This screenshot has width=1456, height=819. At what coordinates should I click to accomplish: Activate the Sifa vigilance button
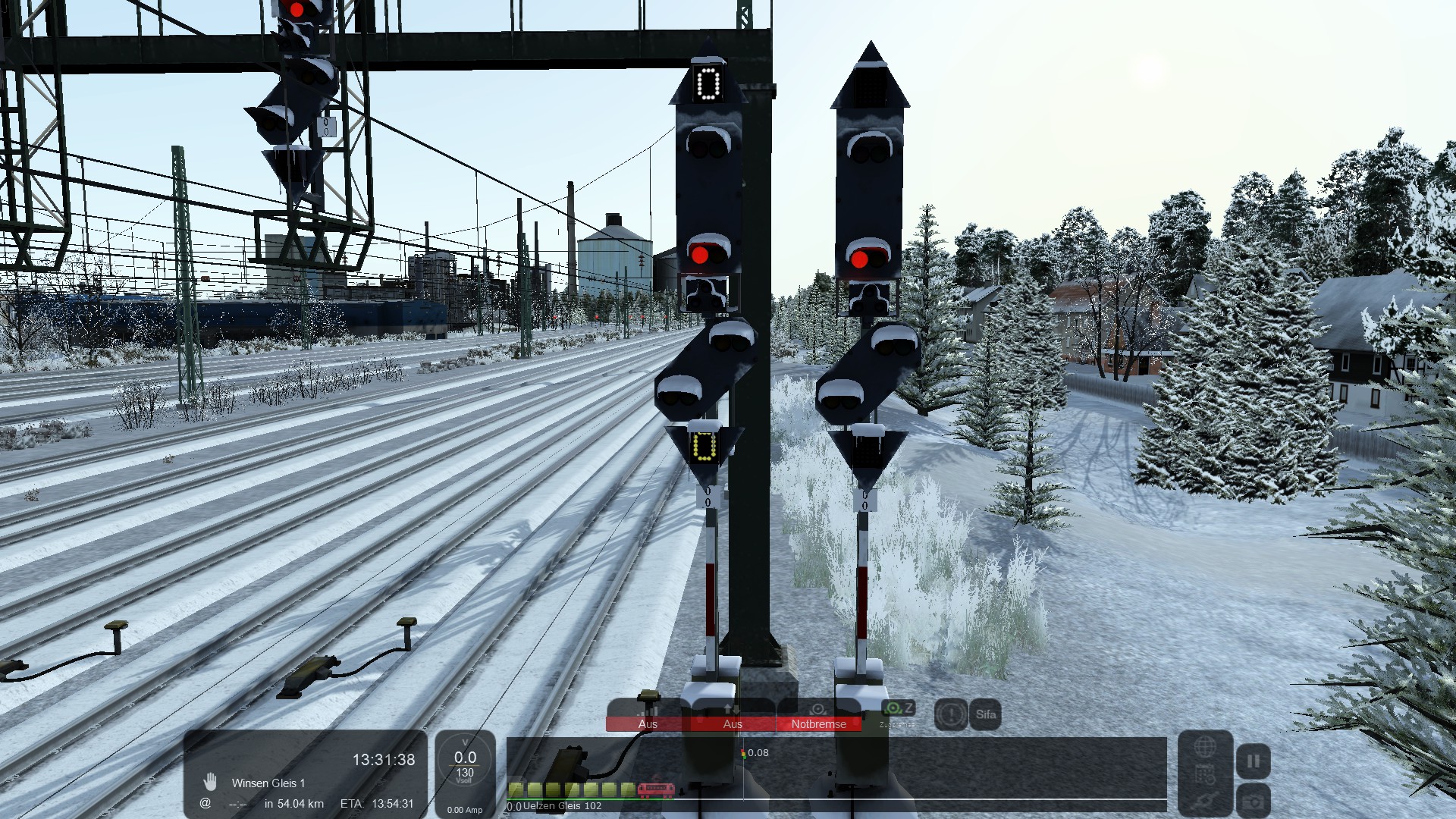pos(985,714)
